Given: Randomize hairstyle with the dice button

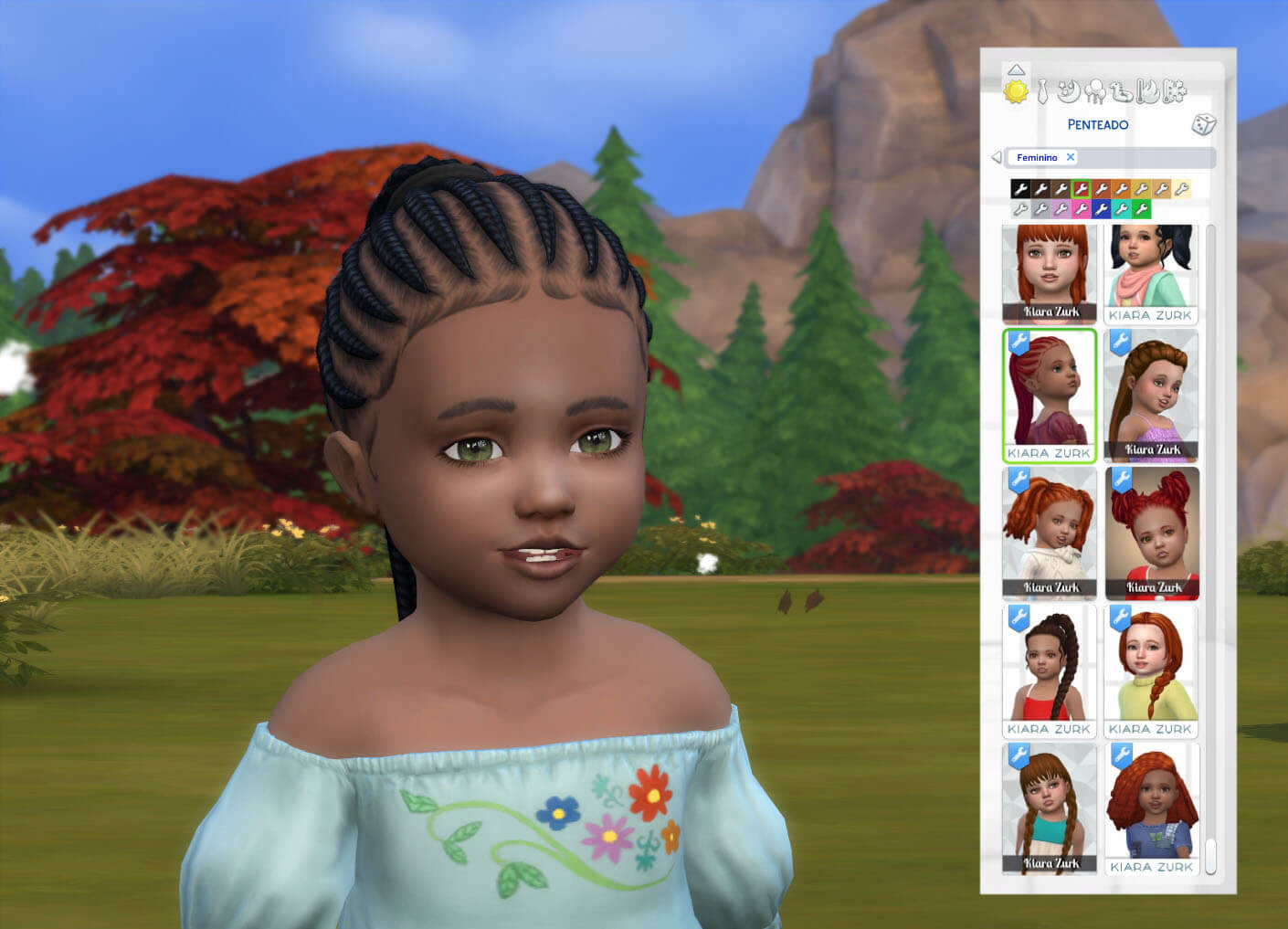Looking at the screenshot, I should (x=1203, y=124).
